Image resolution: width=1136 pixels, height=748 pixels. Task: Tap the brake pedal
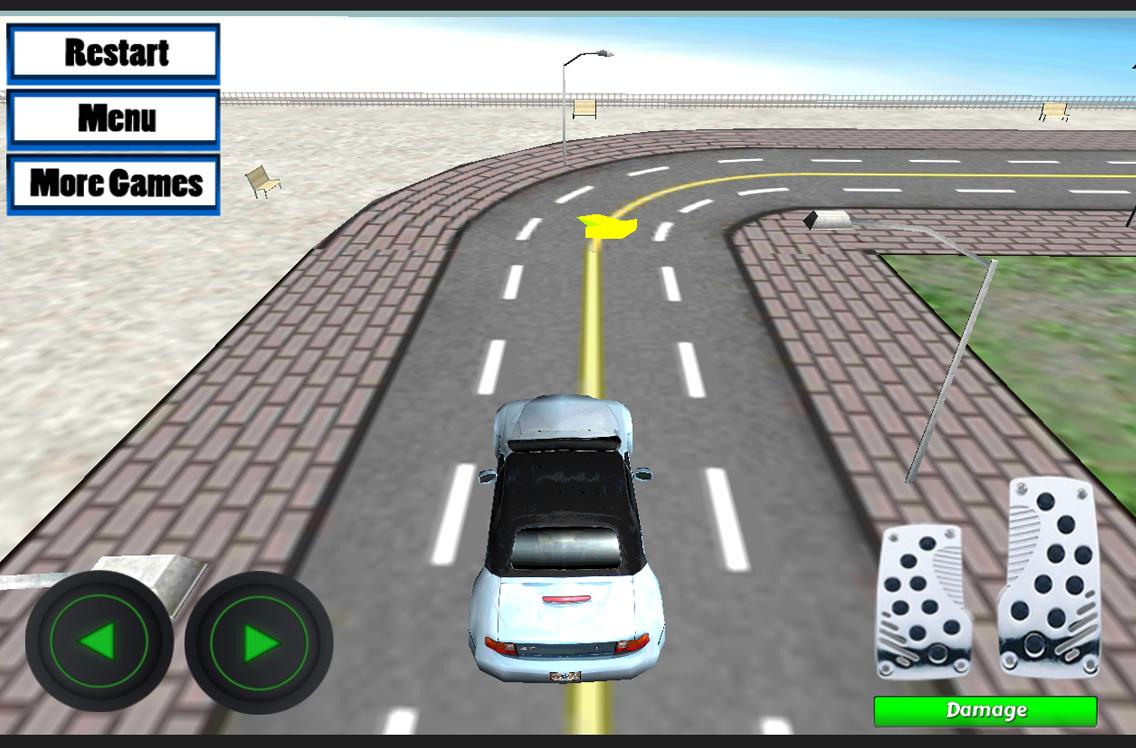pos(923,602)
